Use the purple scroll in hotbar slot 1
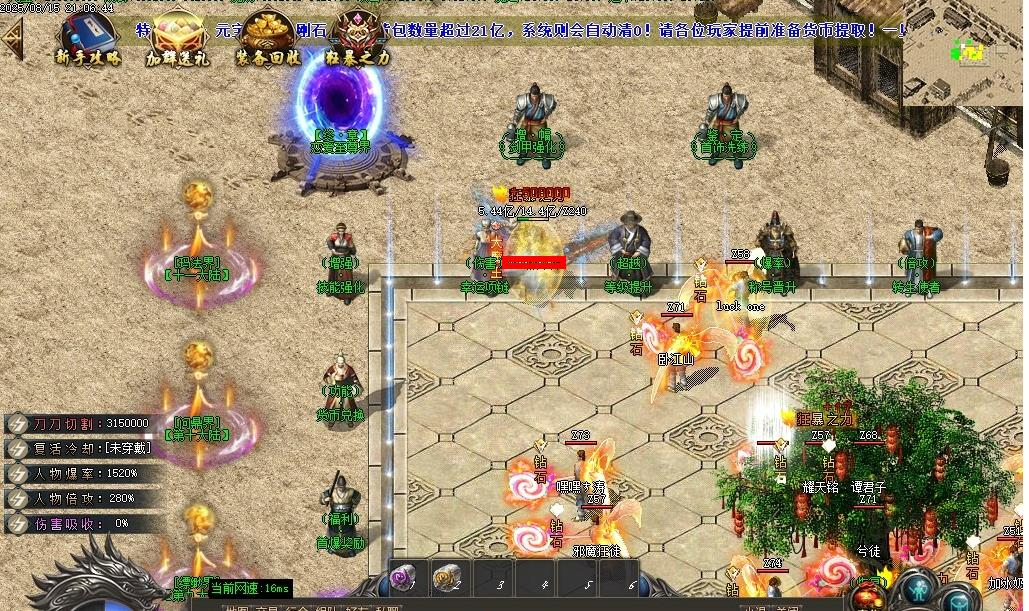 (404, 578)
